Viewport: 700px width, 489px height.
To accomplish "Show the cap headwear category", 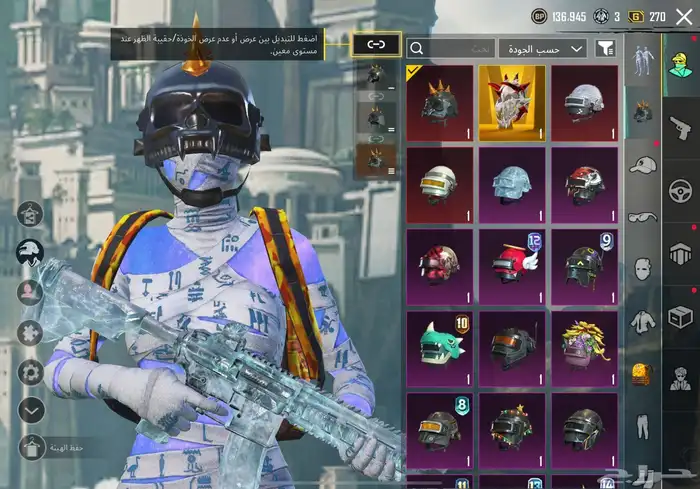I will [641, 165].
